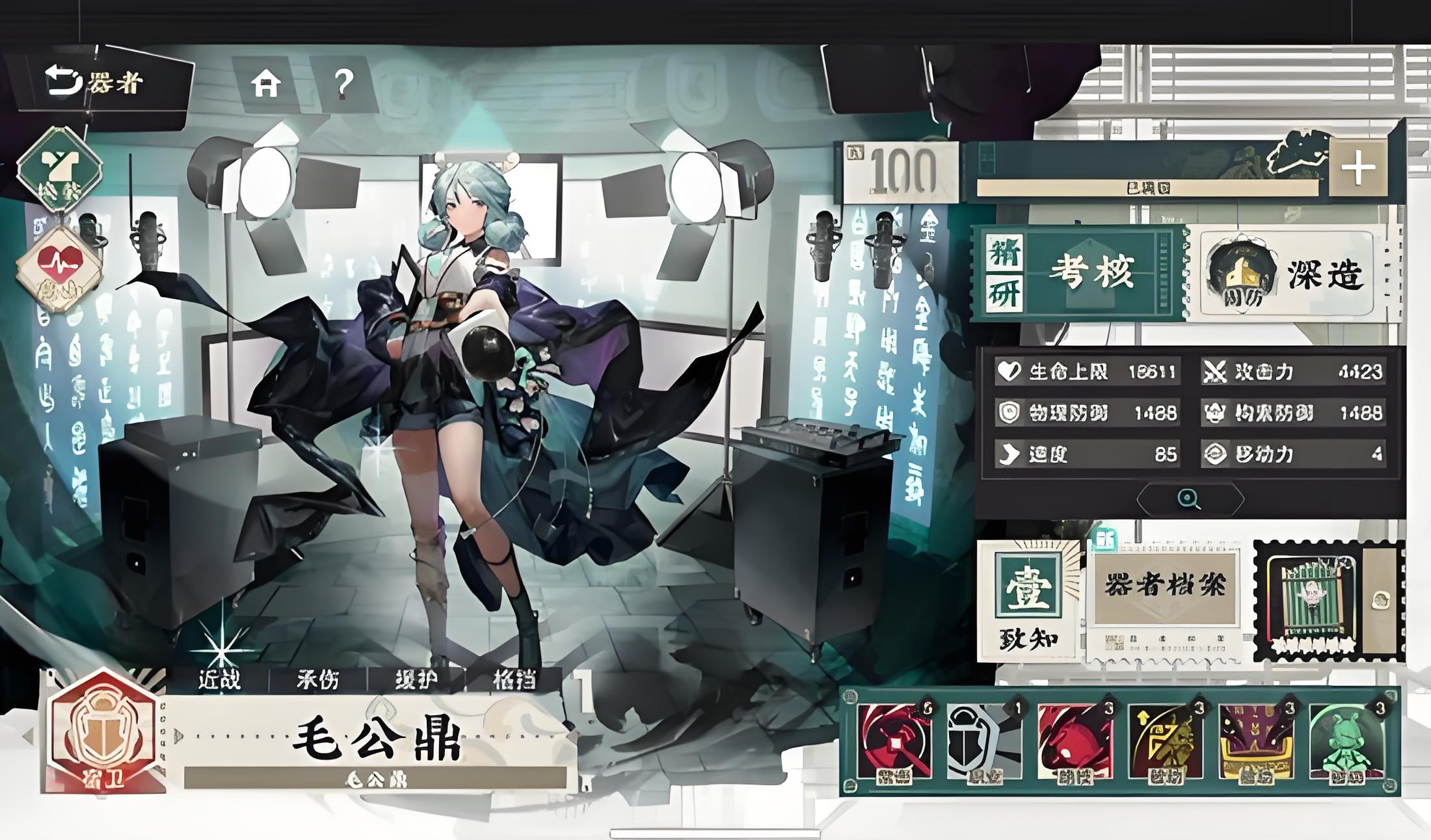Select the purple and gold vessel skill

[1255, 741]
